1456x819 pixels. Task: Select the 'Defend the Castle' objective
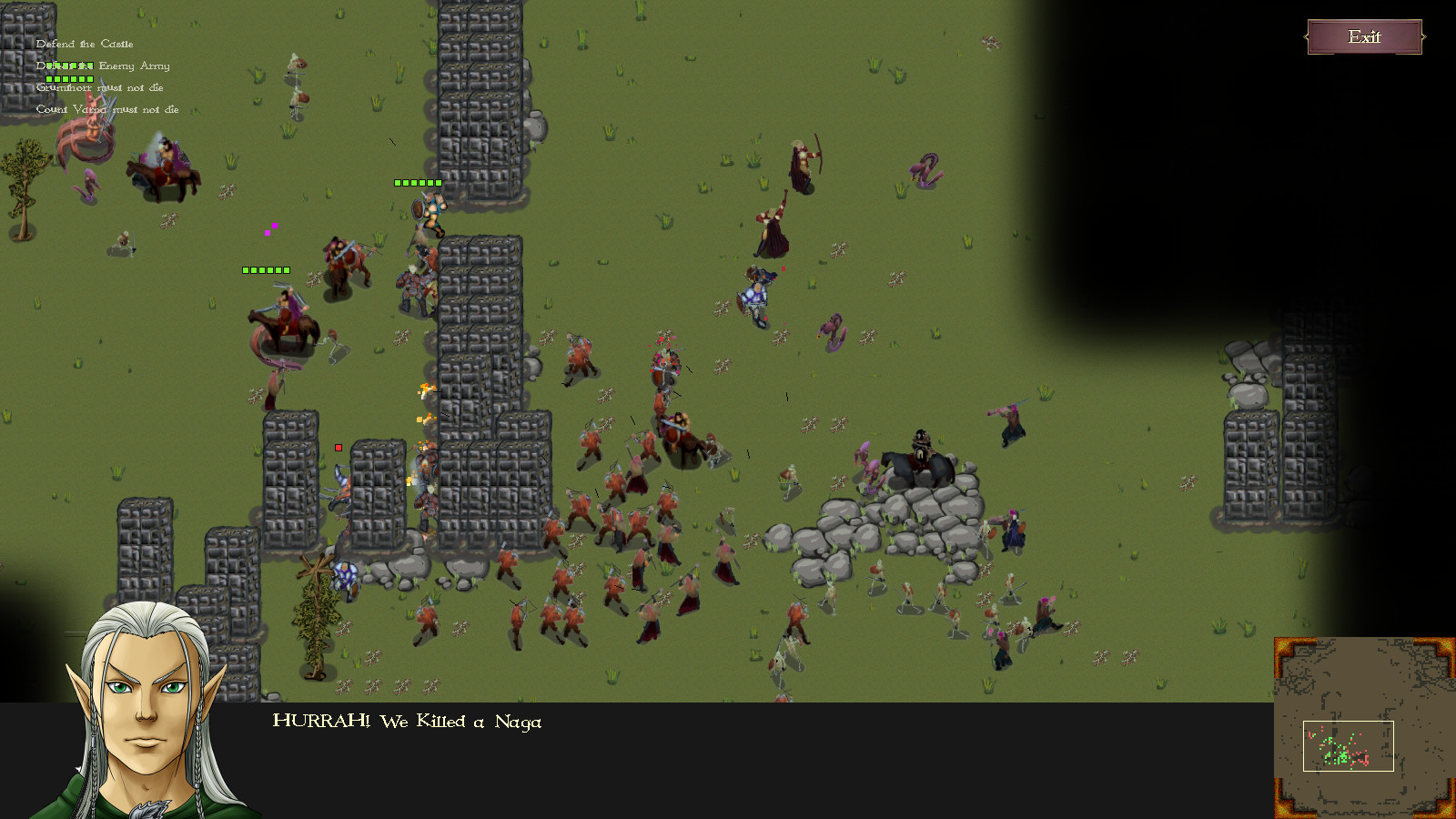click(x=84, y=44)
